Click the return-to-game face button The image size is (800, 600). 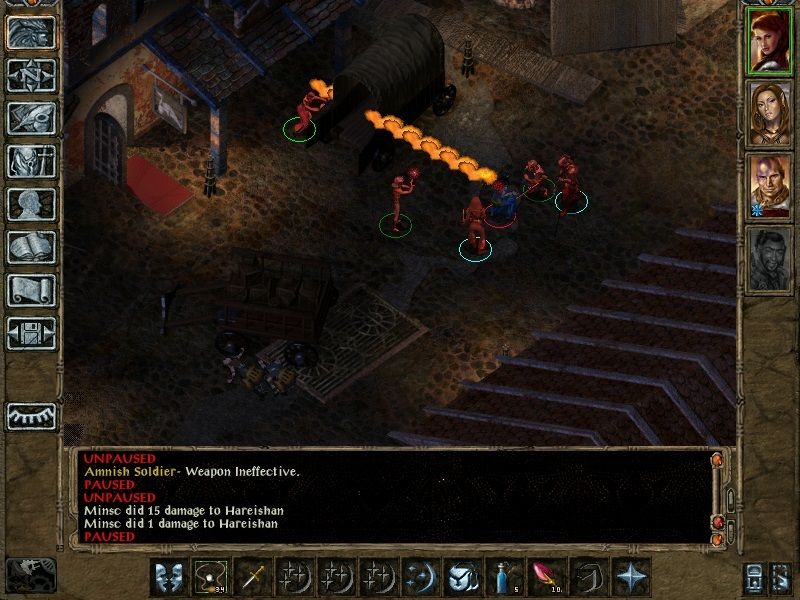click(x=31, y=31)
